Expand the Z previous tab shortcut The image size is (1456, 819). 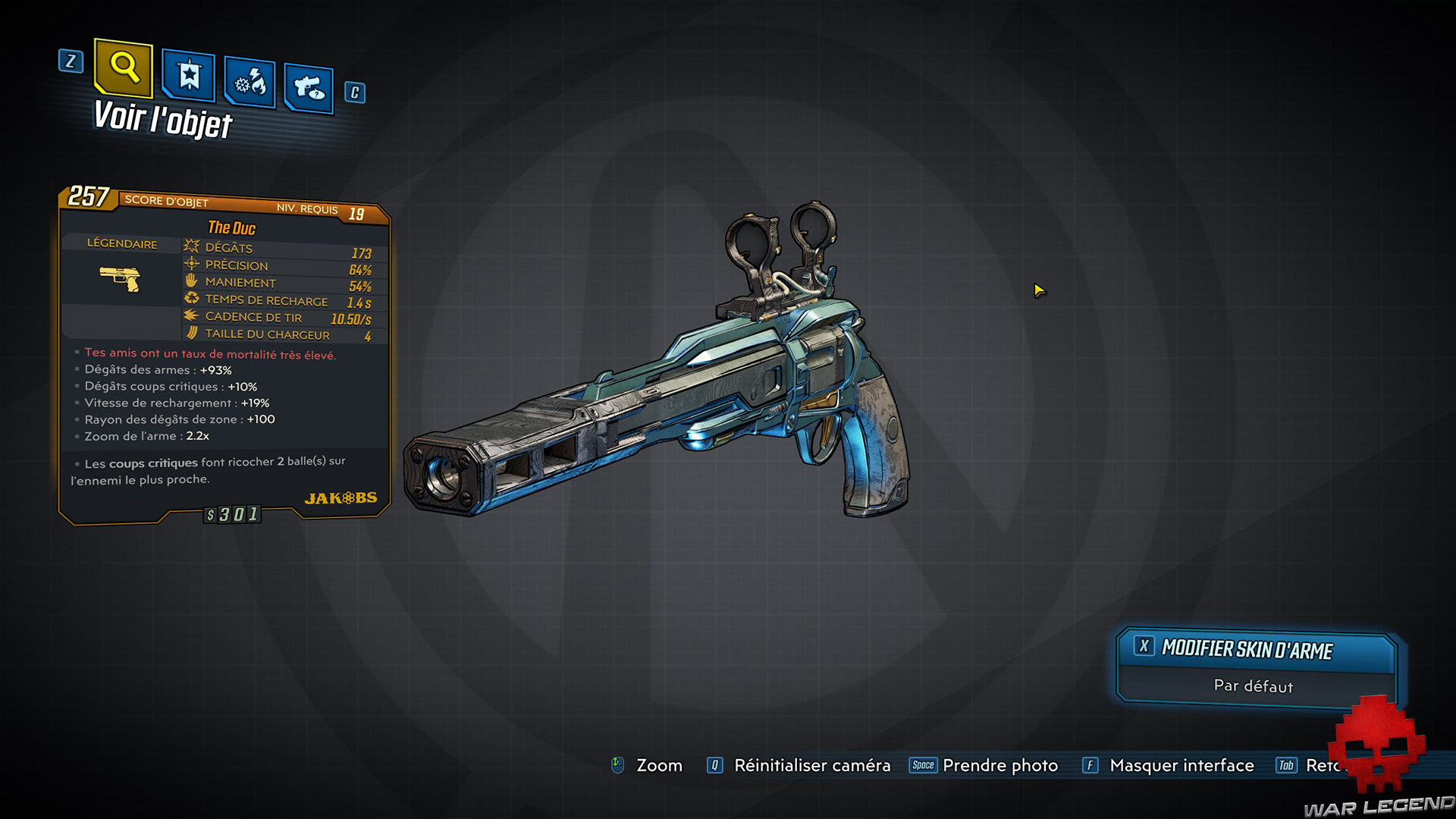(x=71, y=63)
